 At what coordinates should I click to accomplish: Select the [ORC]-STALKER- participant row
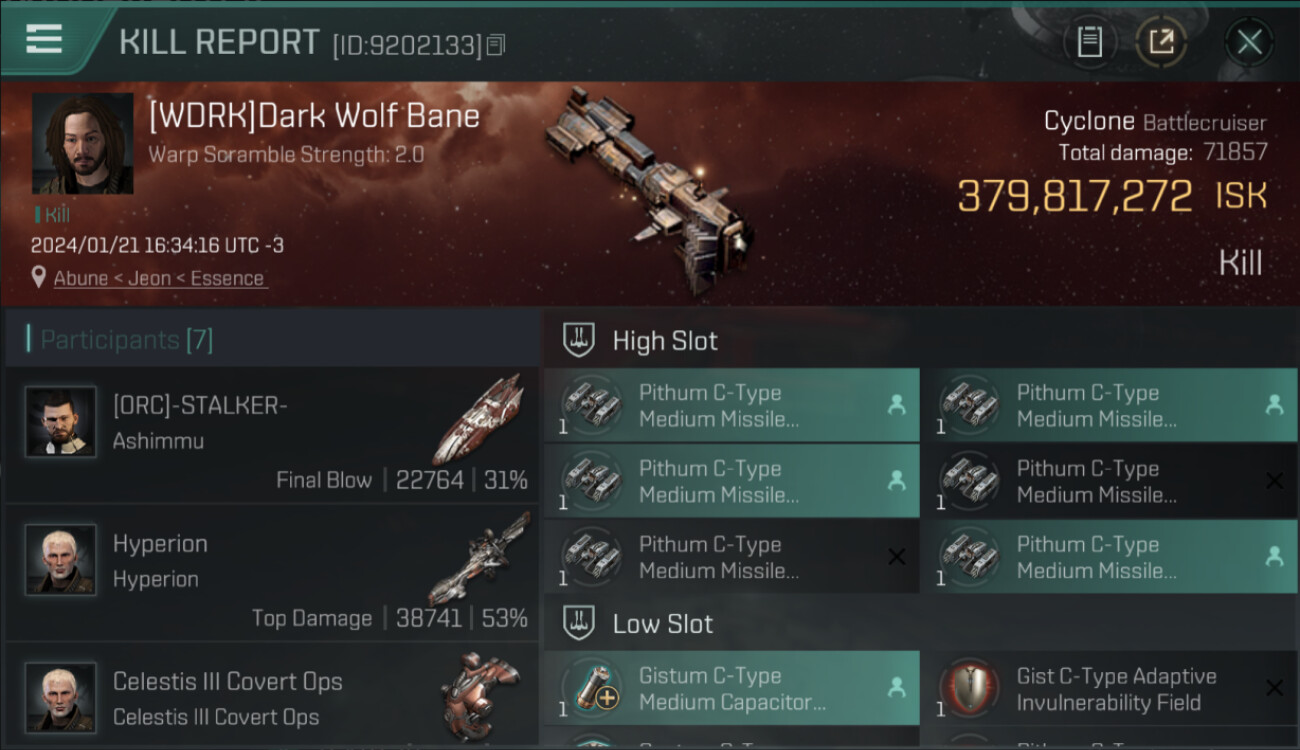click(272, 435)
